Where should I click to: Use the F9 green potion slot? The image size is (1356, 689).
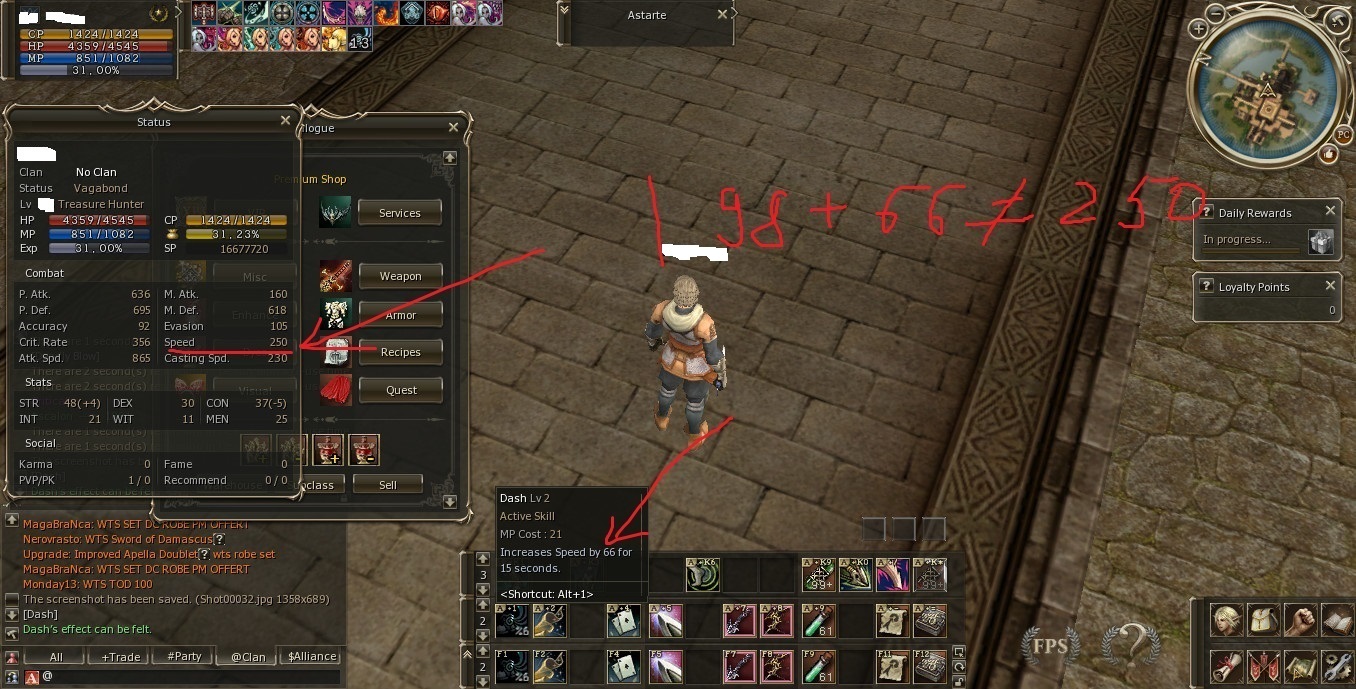tap(818, 666)
